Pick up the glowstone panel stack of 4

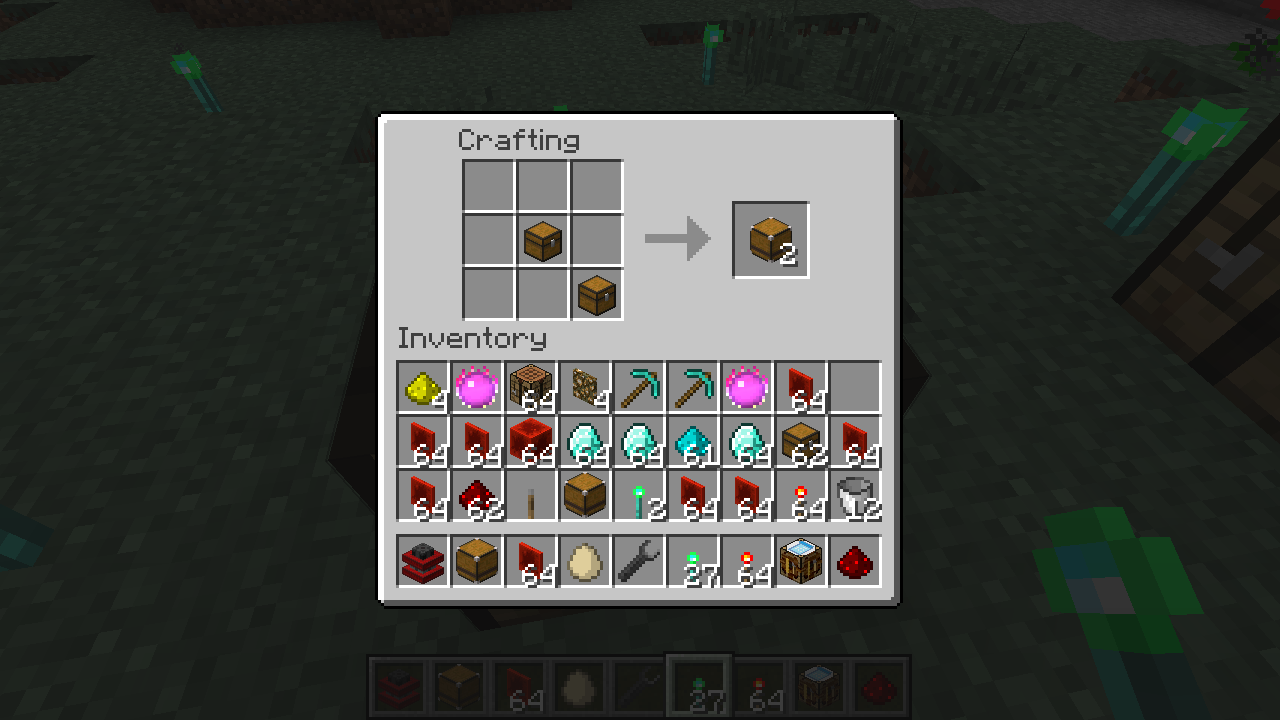[x=585, y=387]
